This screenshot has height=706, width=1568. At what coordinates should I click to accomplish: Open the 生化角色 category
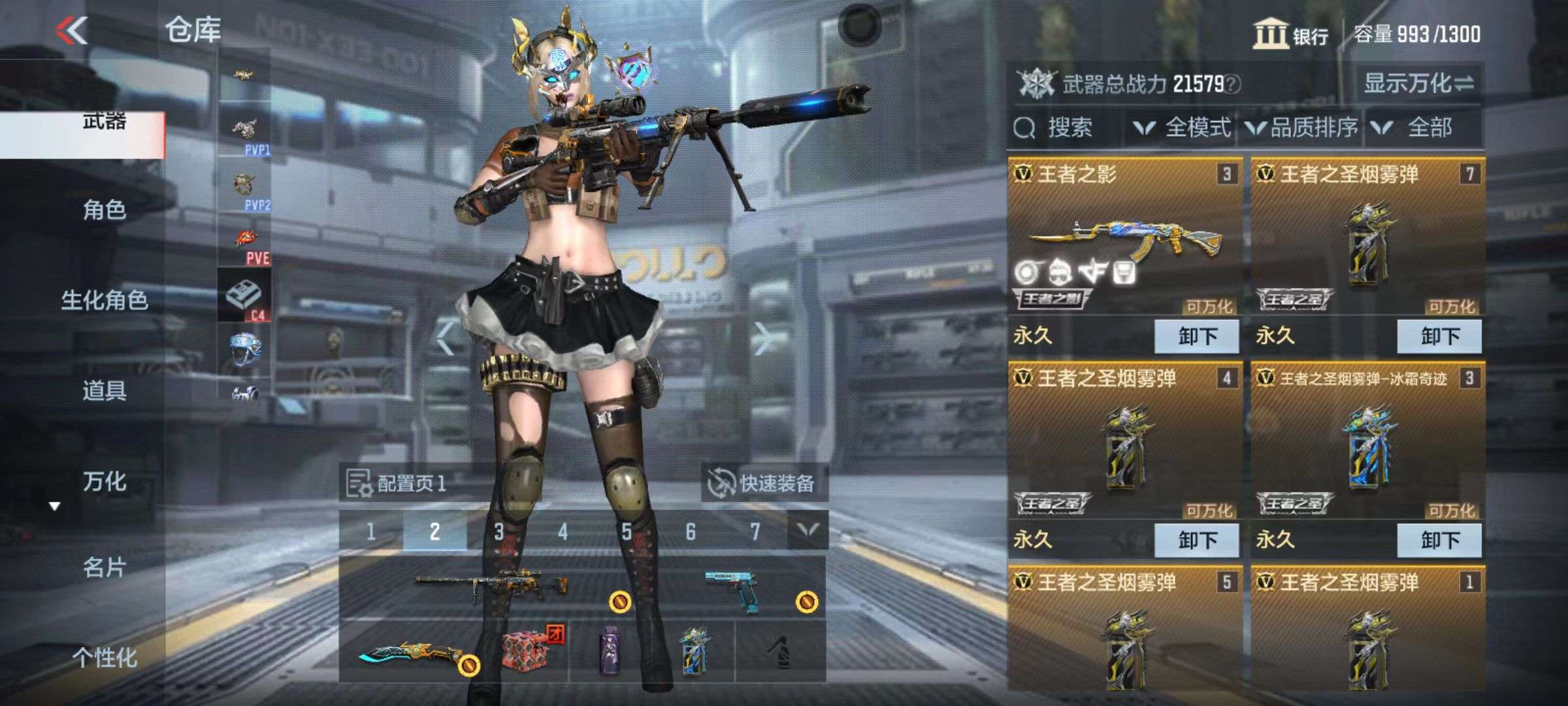click(104, 300)
